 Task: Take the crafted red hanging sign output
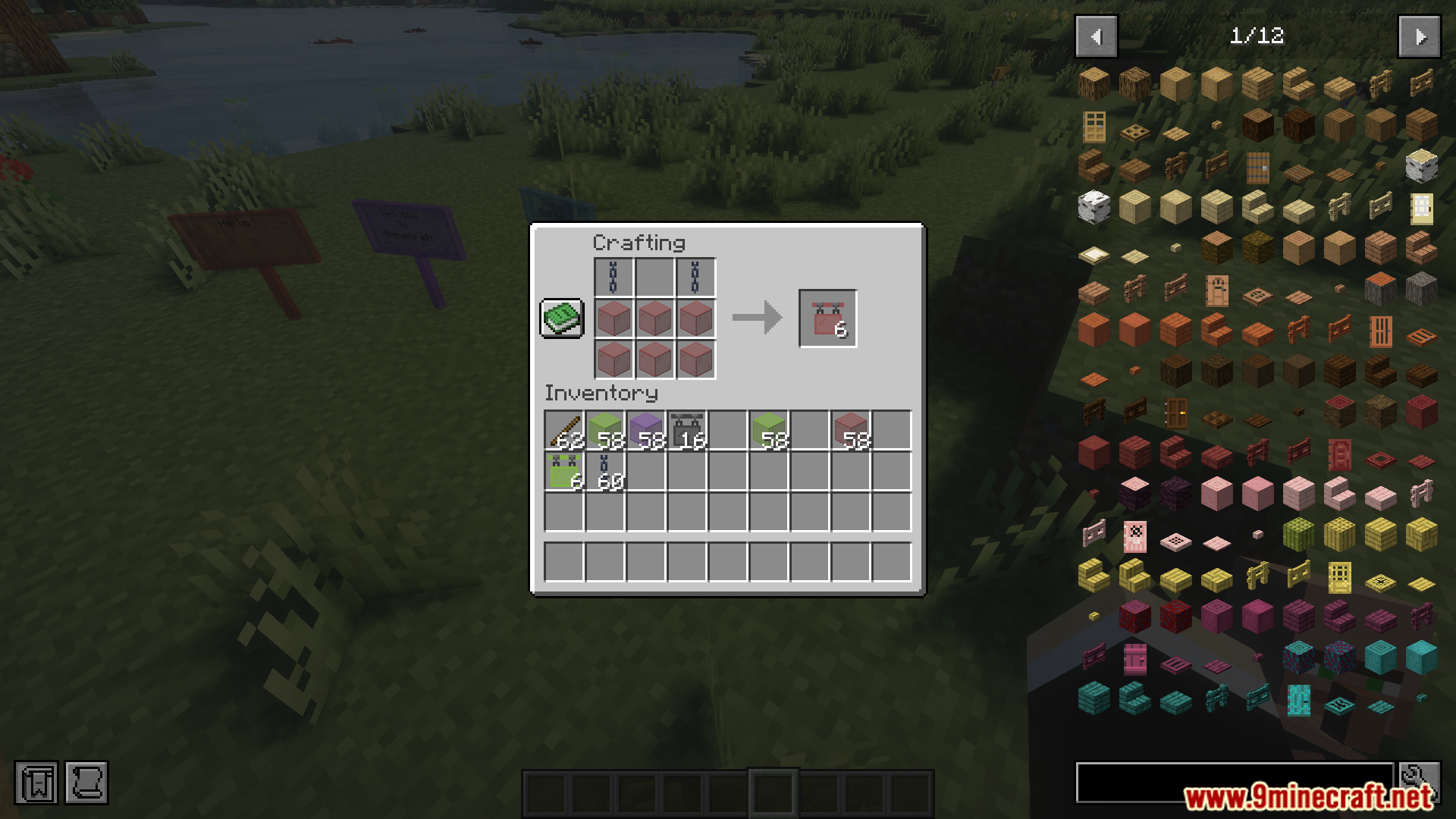[827, 318]
